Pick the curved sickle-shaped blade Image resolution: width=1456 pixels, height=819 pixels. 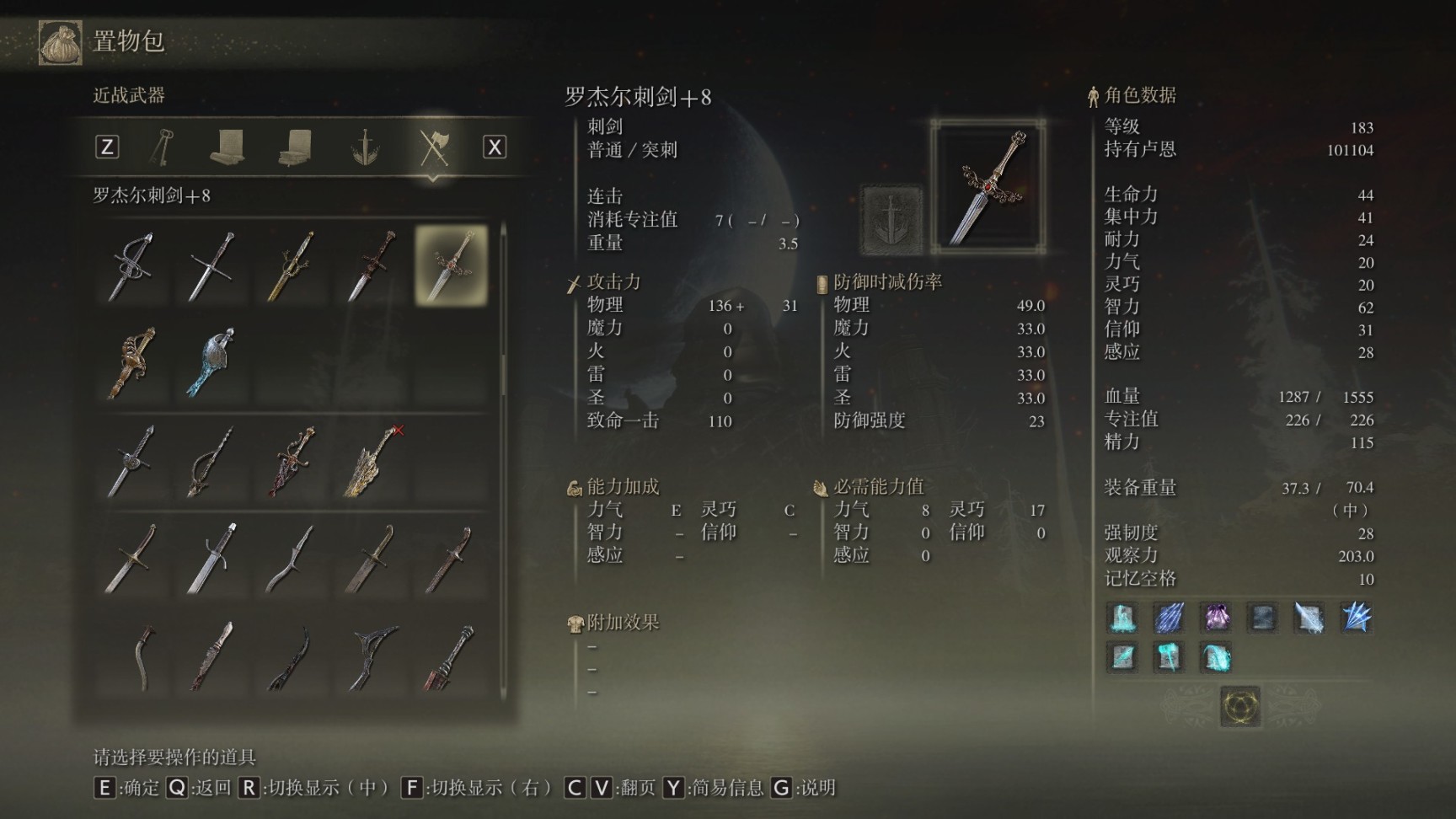point(145,657)
